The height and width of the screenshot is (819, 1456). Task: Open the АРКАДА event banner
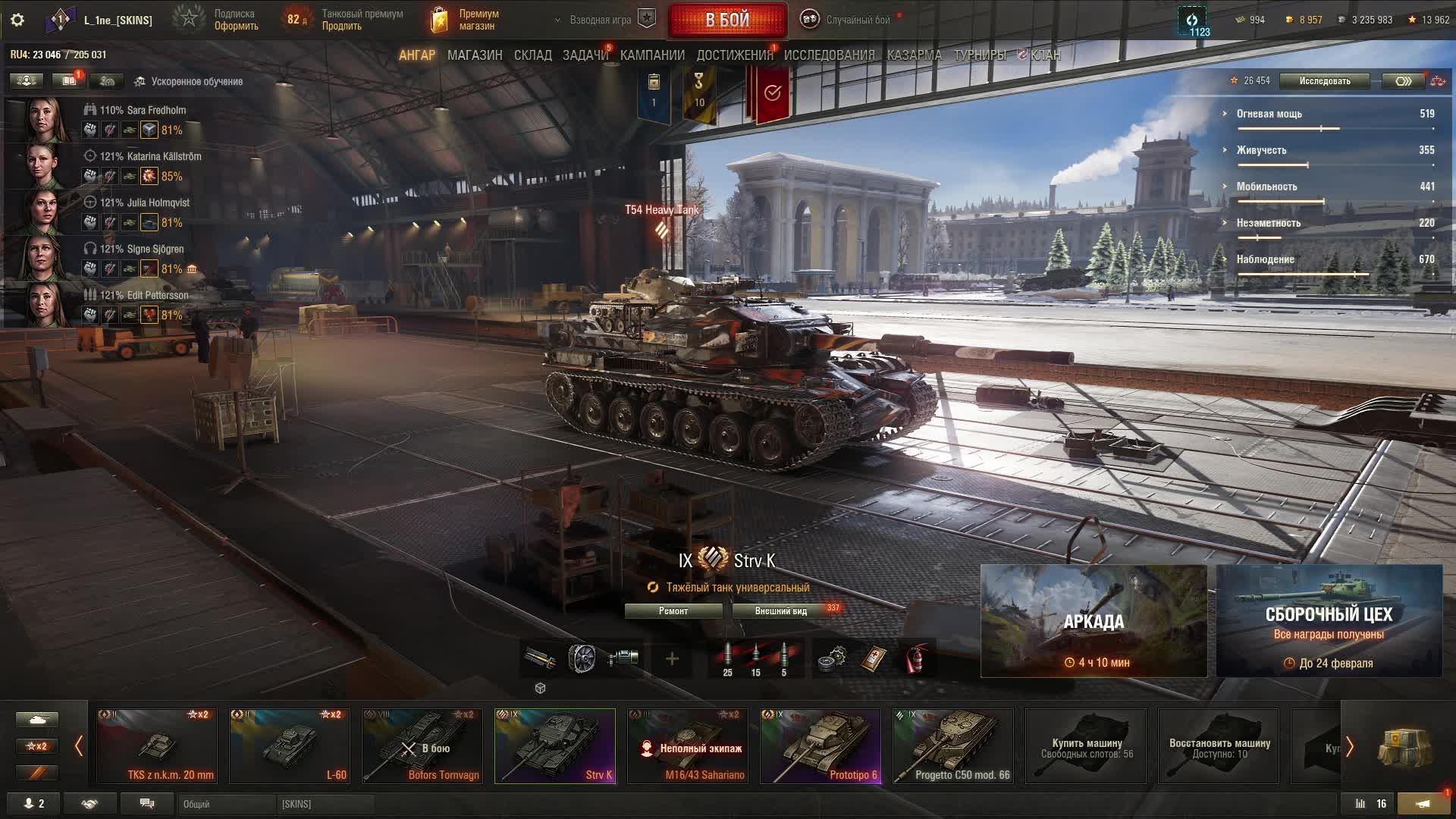[x=1094, y=621]
